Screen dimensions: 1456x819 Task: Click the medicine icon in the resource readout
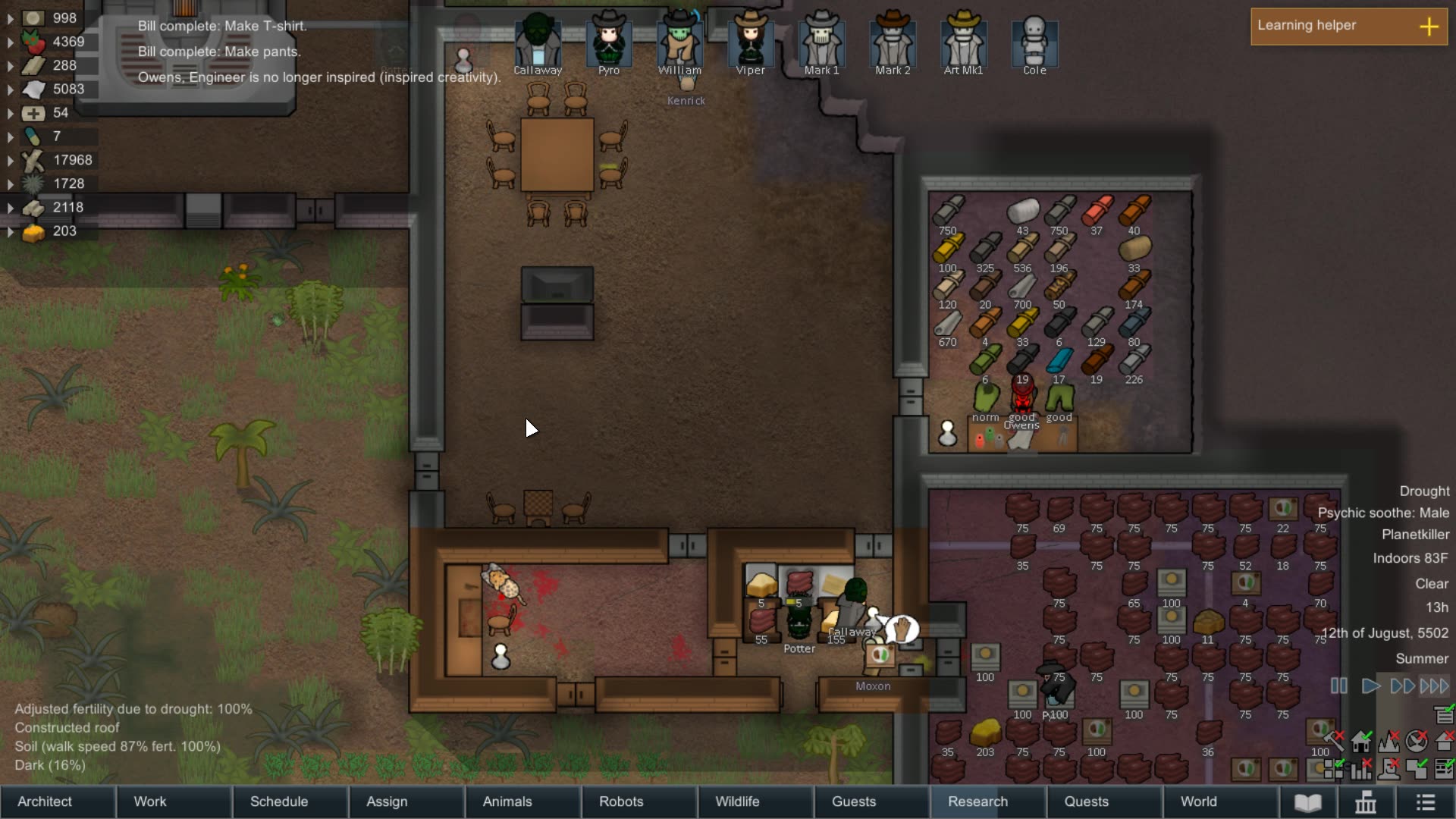33,113
